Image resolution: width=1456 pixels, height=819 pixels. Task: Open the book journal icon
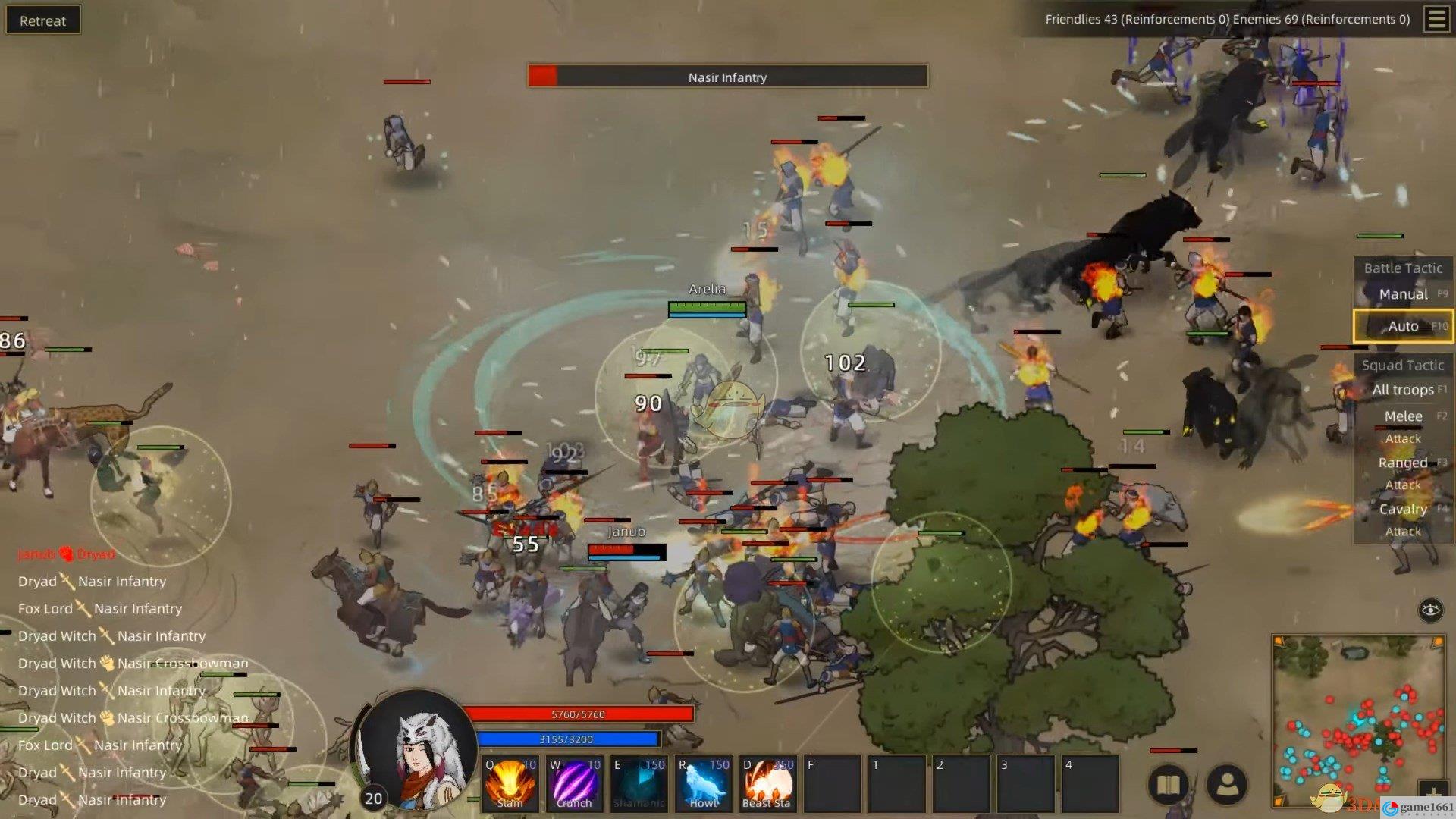pyautogui.click(x=1169, y=785)
